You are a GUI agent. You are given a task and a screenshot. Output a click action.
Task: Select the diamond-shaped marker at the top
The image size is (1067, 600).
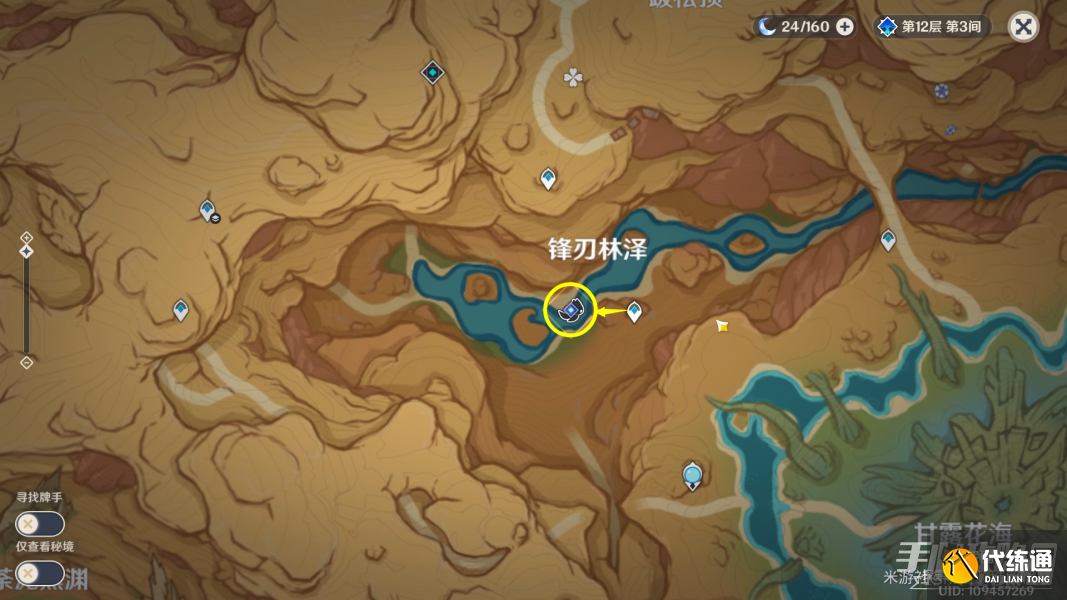pyautogui.click(x=432, y=72)
